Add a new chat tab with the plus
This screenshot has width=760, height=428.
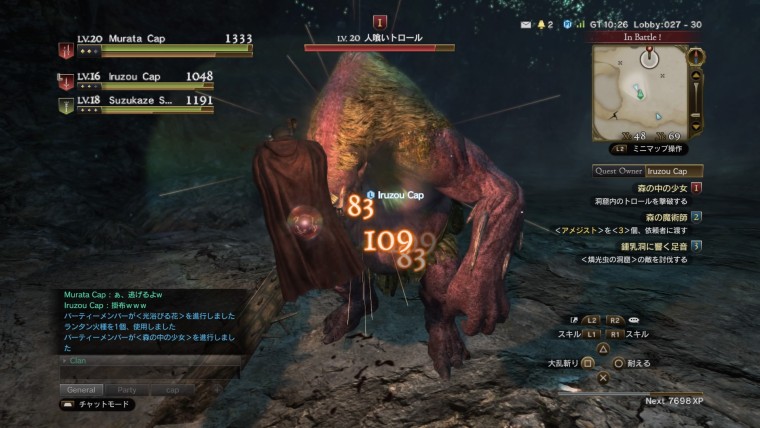[216, 389]
